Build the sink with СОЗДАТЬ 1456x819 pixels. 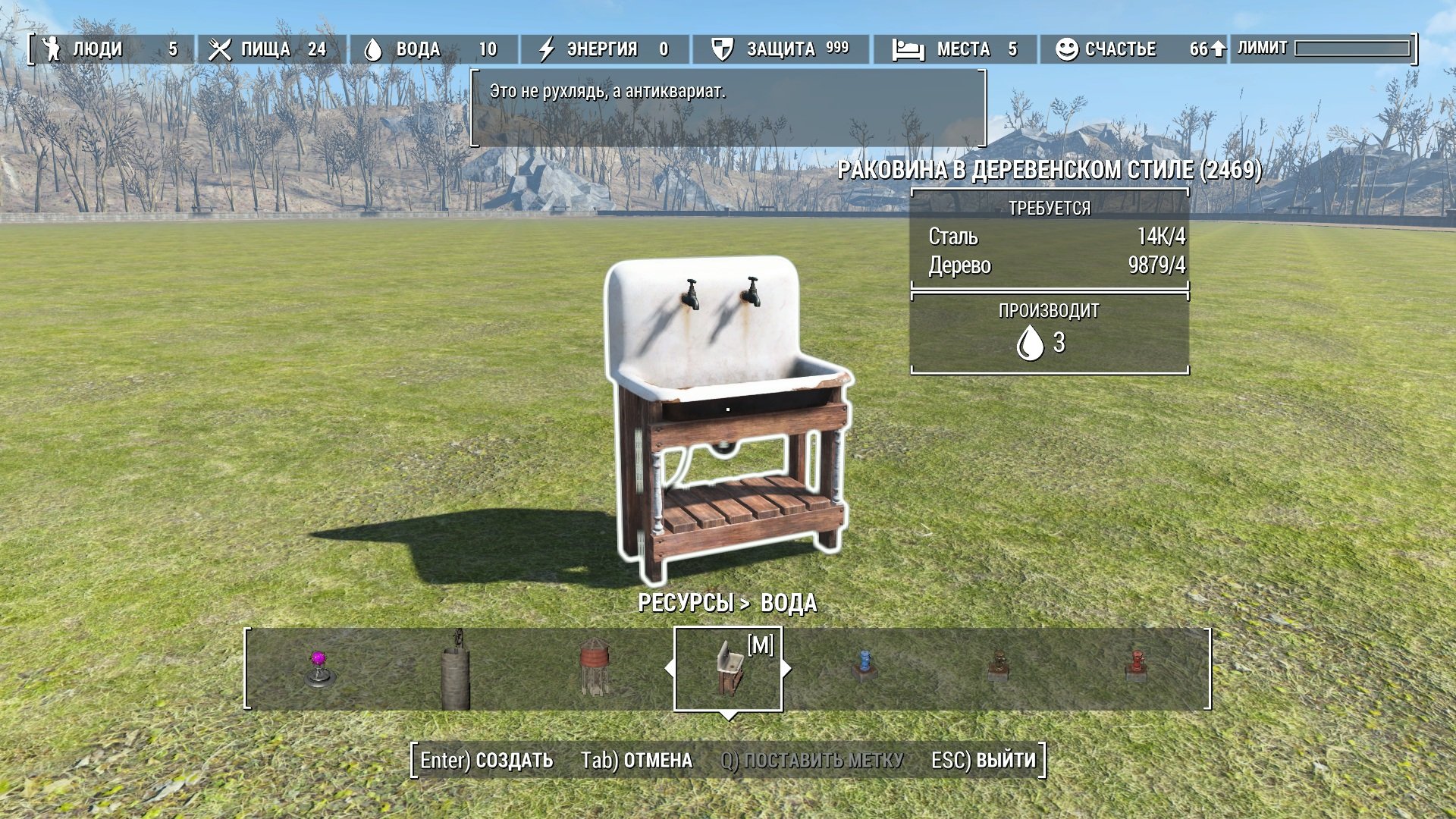[x=487, y=760]
